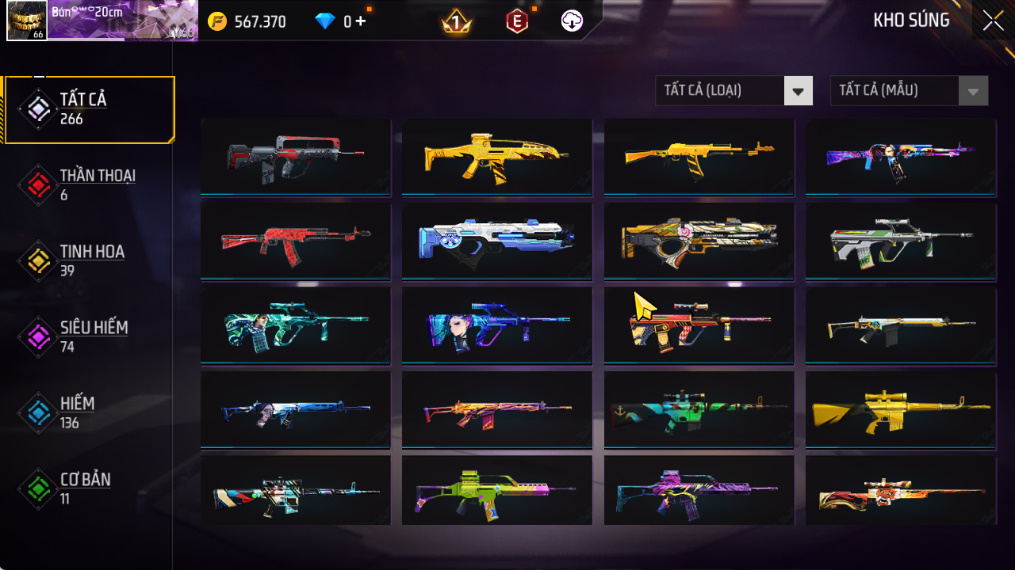This screenshot has height=570, width=1015.
Task: Select the red and black FAMAS skin
Action: point(295,156)
